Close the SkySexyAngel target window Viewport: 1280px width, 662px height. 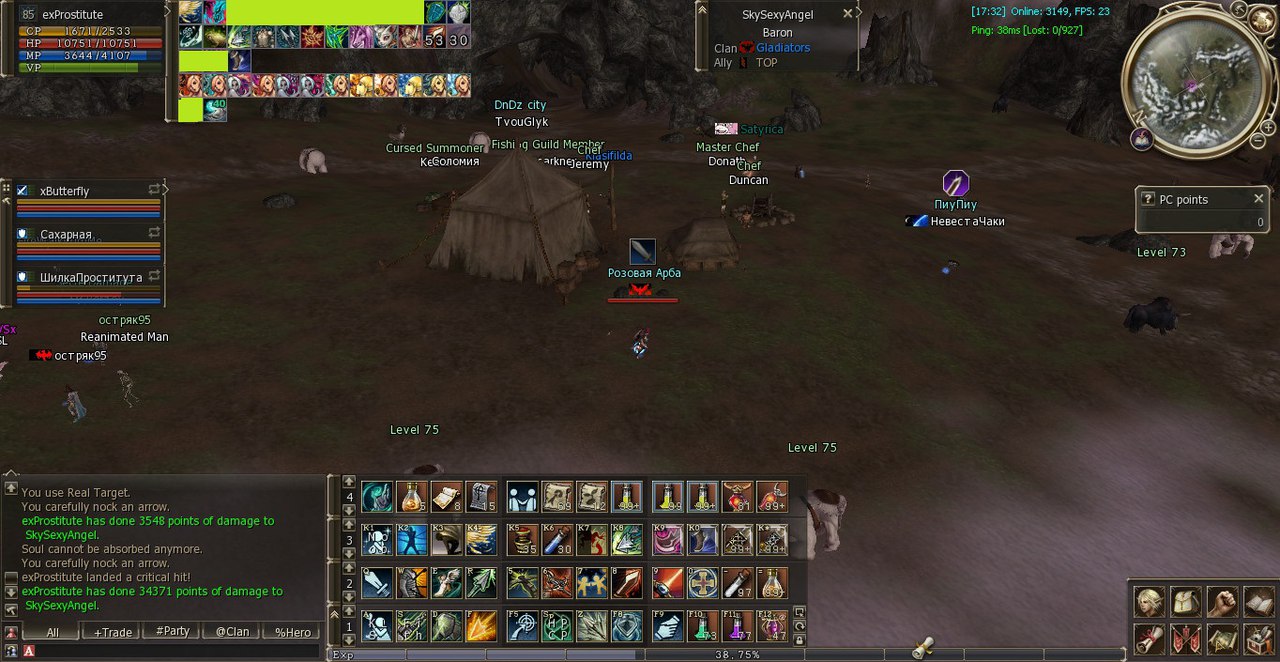(848, 14)
